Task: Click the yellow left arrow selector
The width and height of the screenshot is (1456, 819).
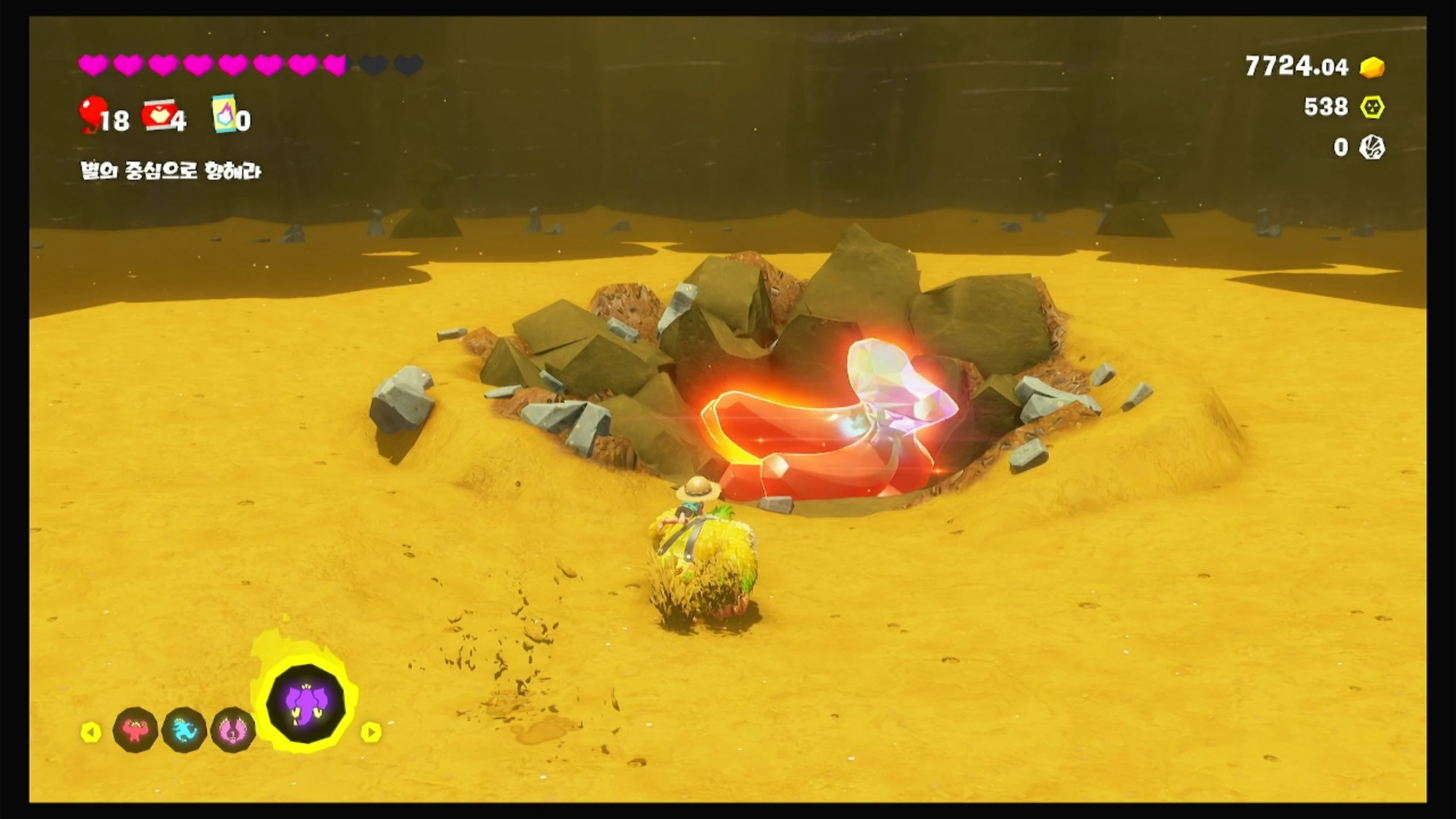Action: click(x=91, y=732)
